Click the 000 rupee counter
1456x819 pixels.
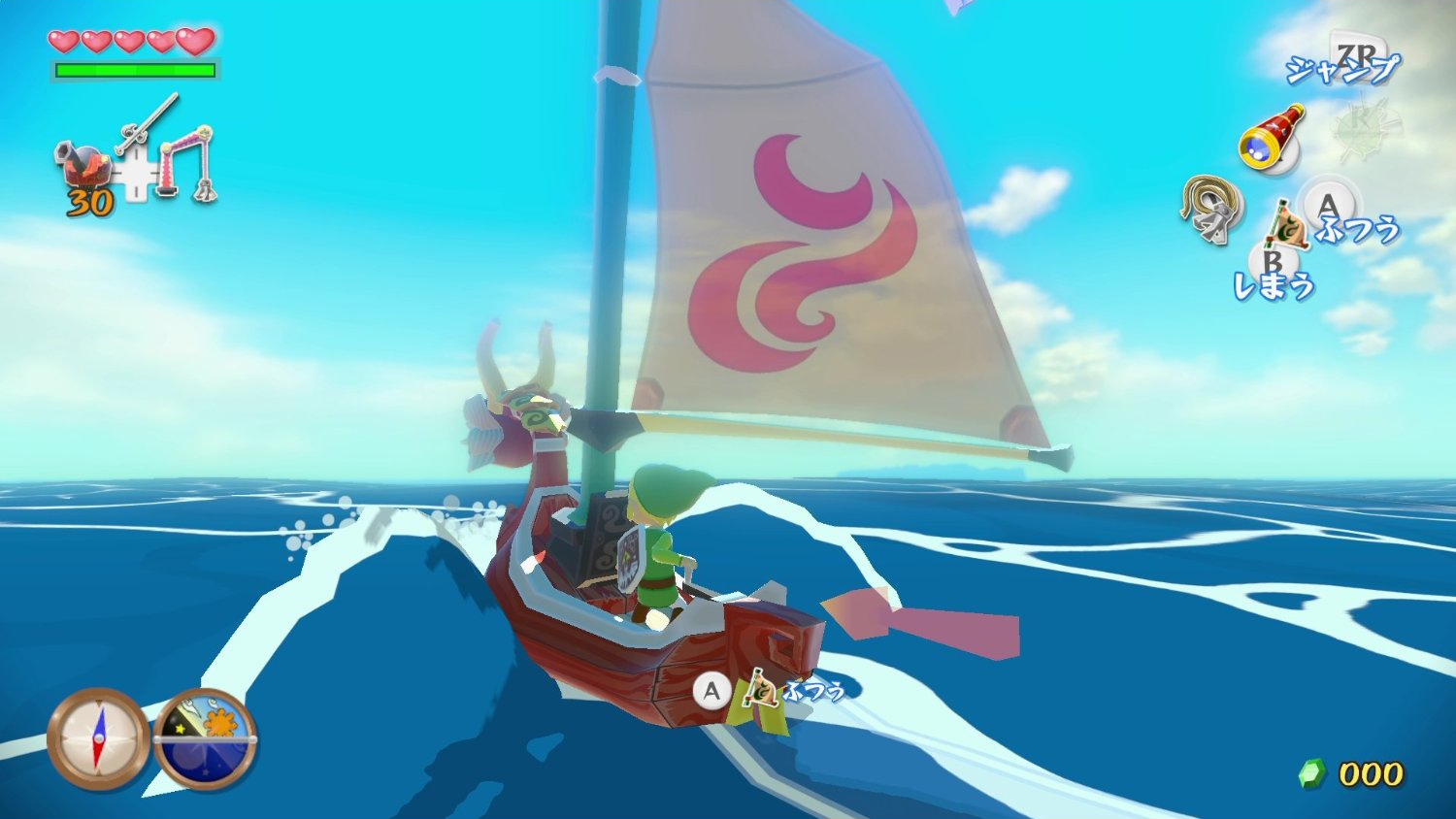(1371, 774)
